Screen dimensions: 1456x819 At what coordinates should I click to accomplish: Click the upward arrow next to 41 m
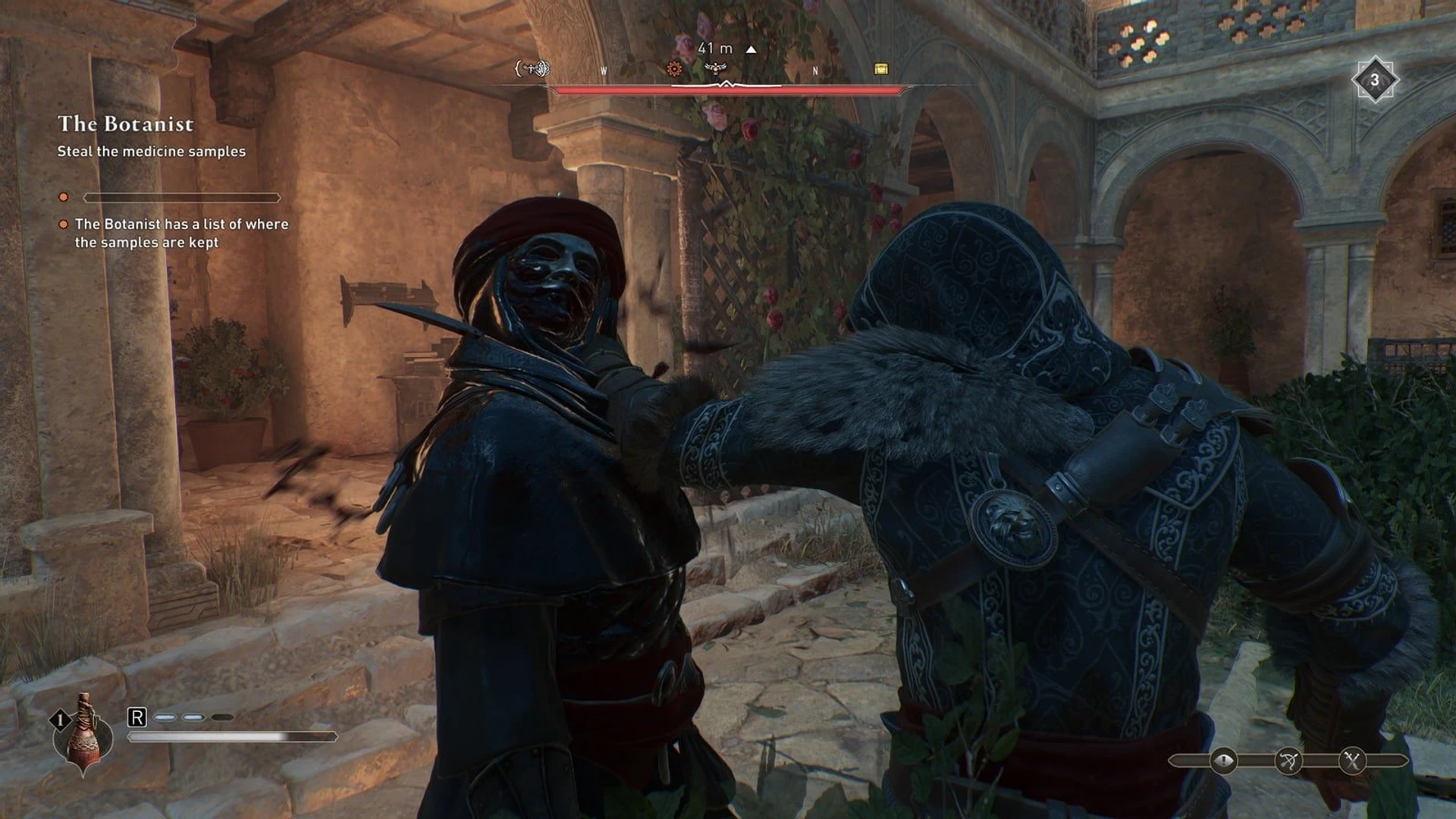point(751,49)
